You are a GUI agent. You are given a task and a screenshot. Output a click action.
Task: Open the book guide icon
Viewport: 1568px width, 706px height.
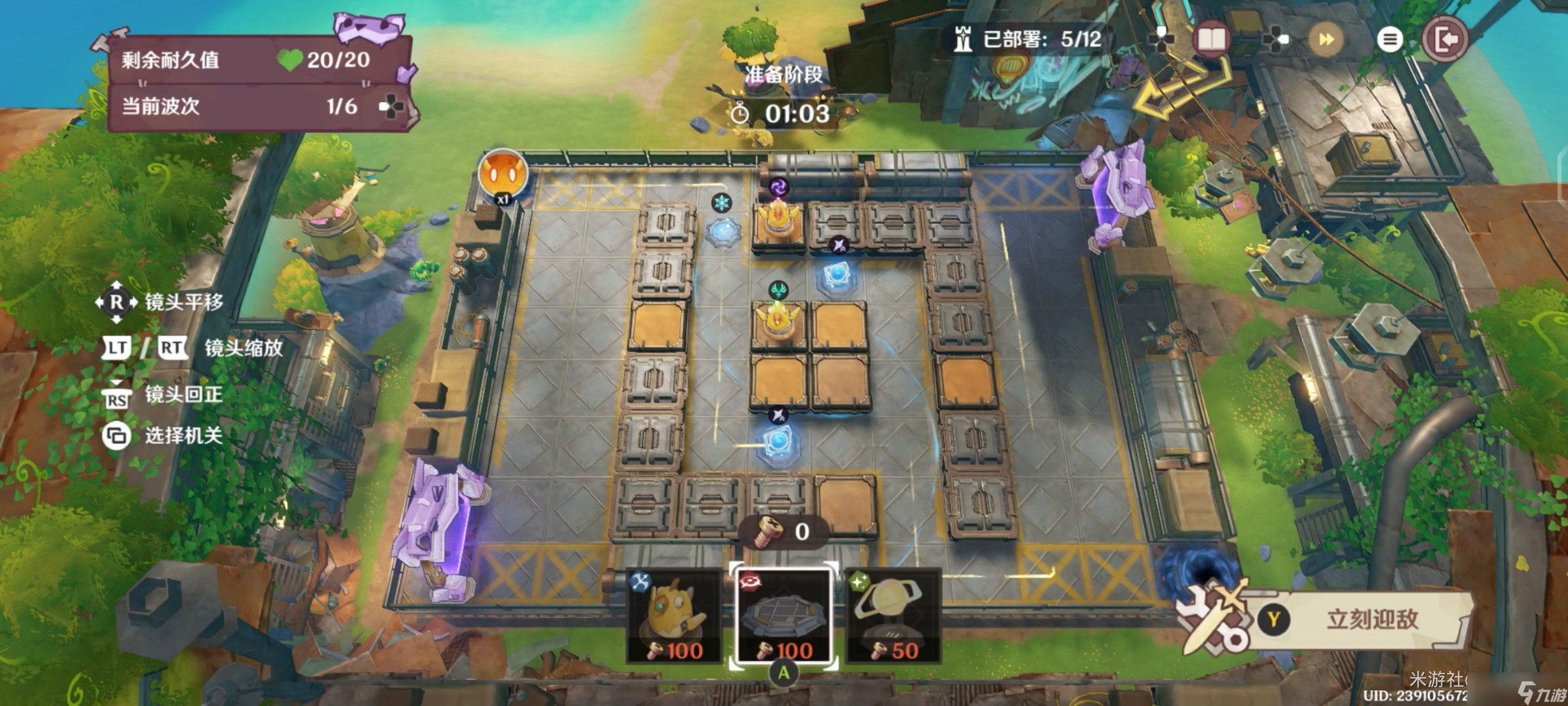pos(1211,40)
